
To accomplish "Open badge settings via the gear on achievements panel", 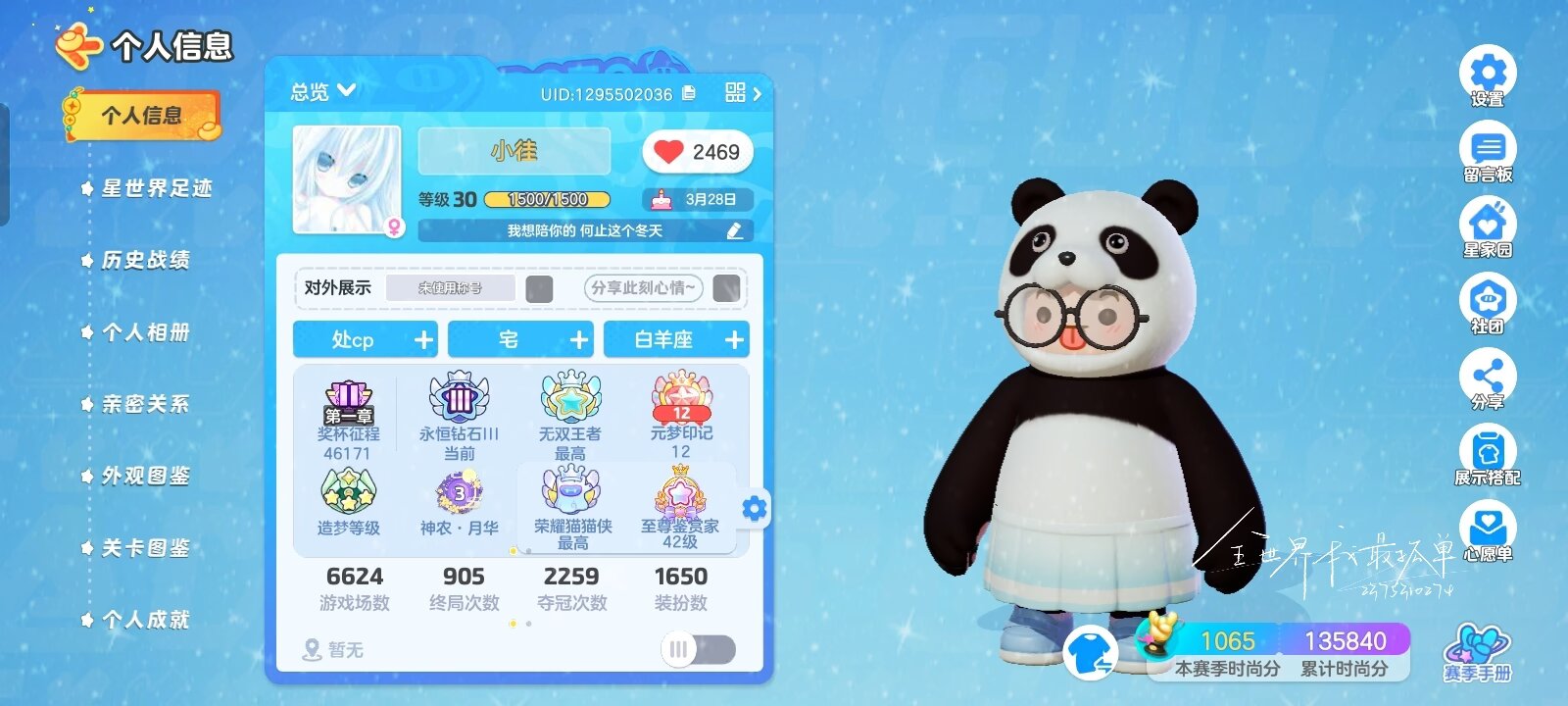I will 753,509.
